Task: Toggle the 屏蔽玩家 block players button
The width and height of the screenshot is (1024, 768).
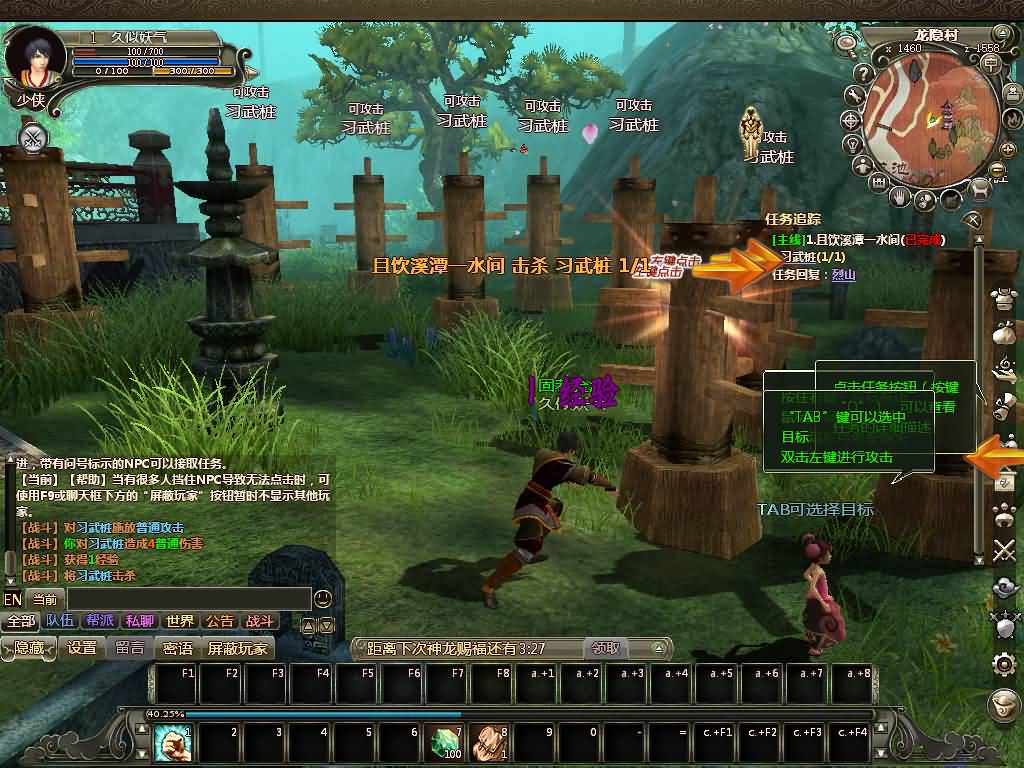Action: [238, 648]
